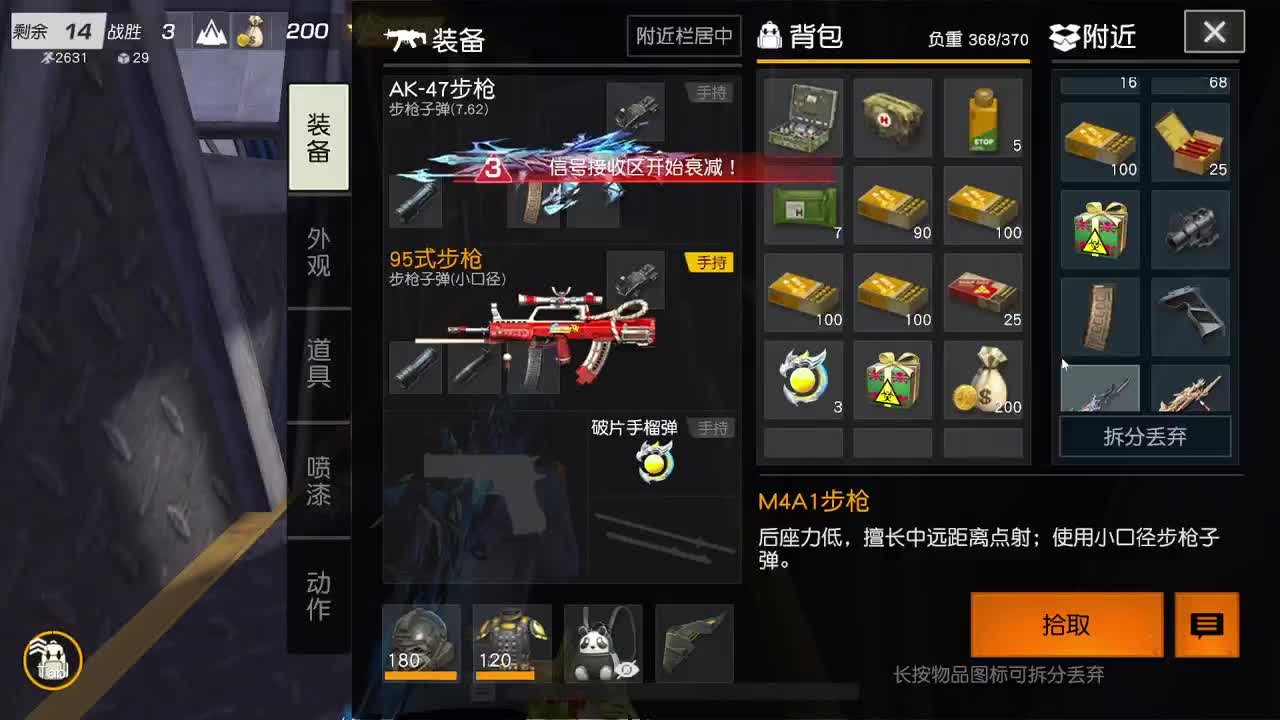This screenshot has height=720, width=1280.
Task: Toggle 手持 for the 破片手榴弹 grenade
Action: [712, 427]
